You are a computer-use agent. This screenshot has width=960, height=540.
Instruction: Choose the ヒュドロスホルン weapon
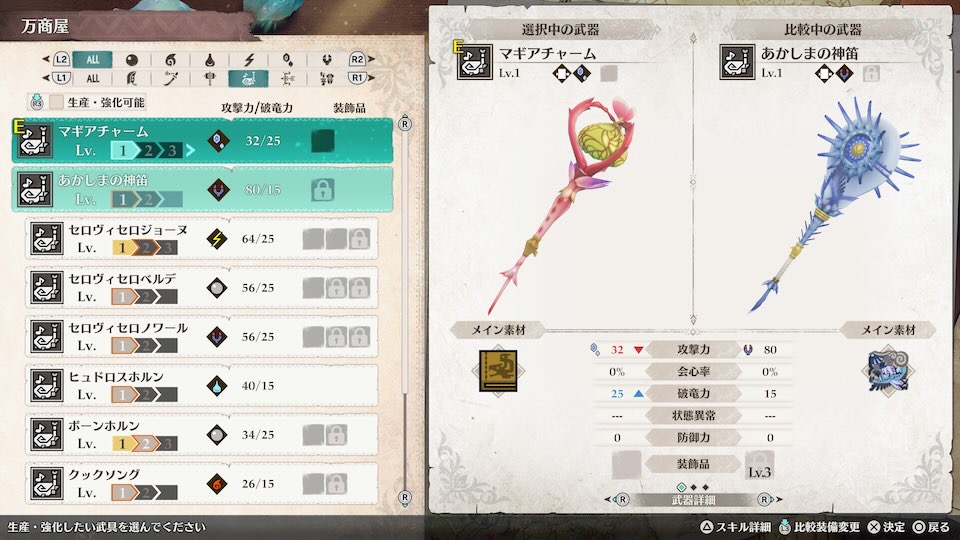coord(202,385)
